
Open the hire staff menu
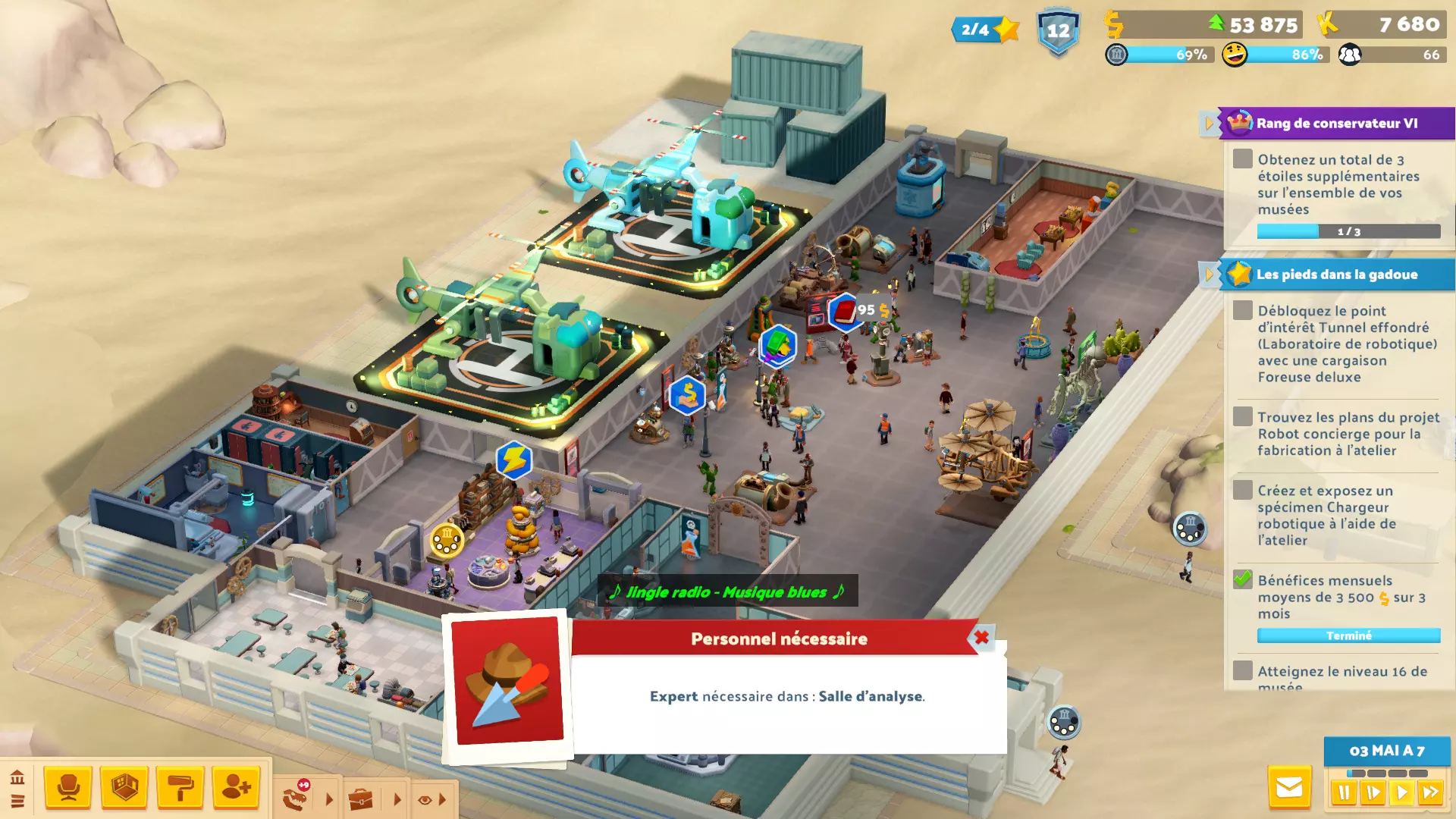(237, 788)
